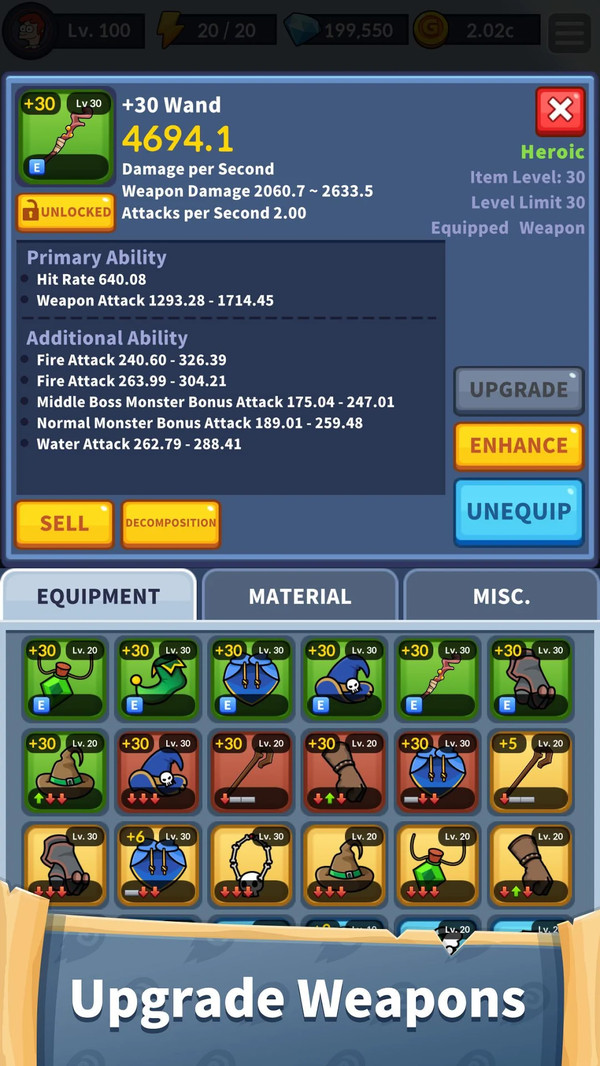Choose the DECOMPOSITION button
Viewport: 600px width, 1066px height.
tap(170, 524)
